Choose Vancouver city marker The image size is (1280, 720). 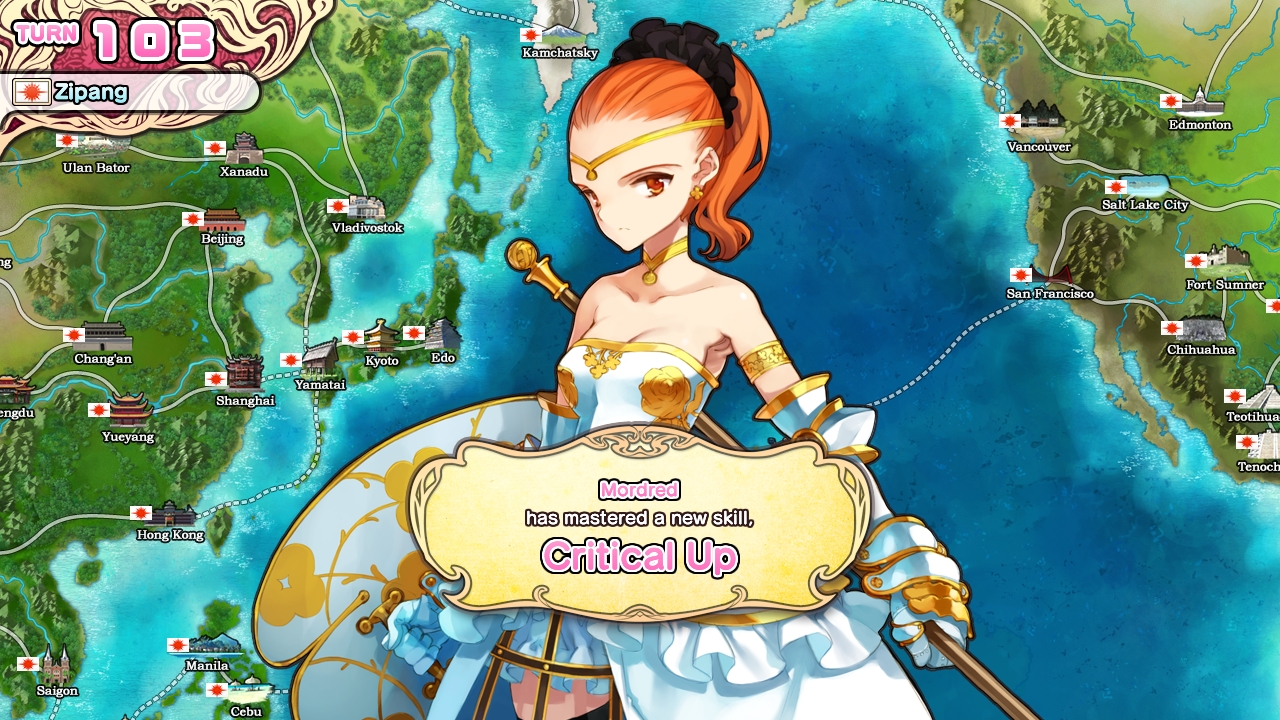pyautogui.click(x=1039, y=120)
